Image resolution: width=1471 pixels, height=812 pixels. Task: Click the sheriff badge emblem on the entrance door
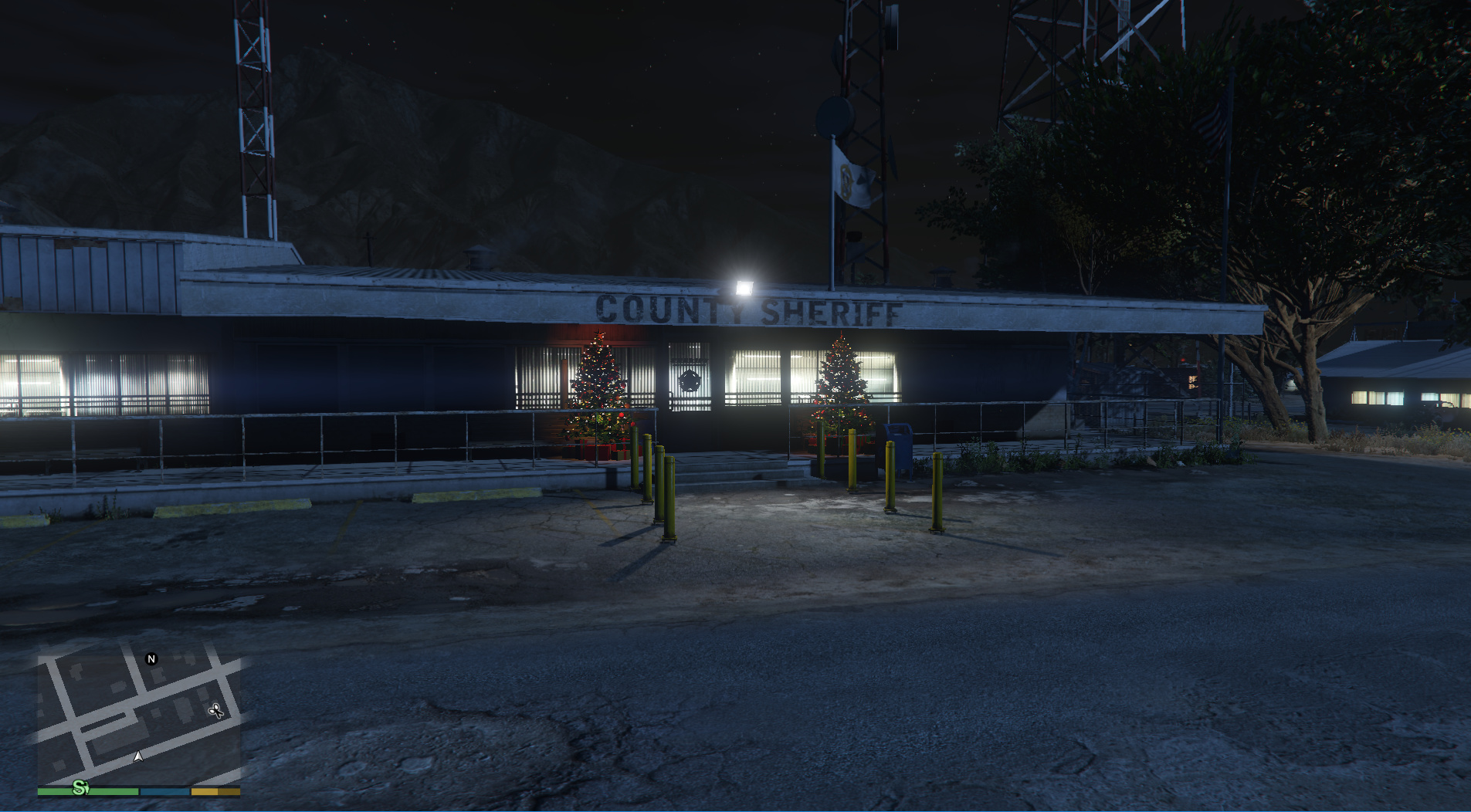tap(690, 381)
